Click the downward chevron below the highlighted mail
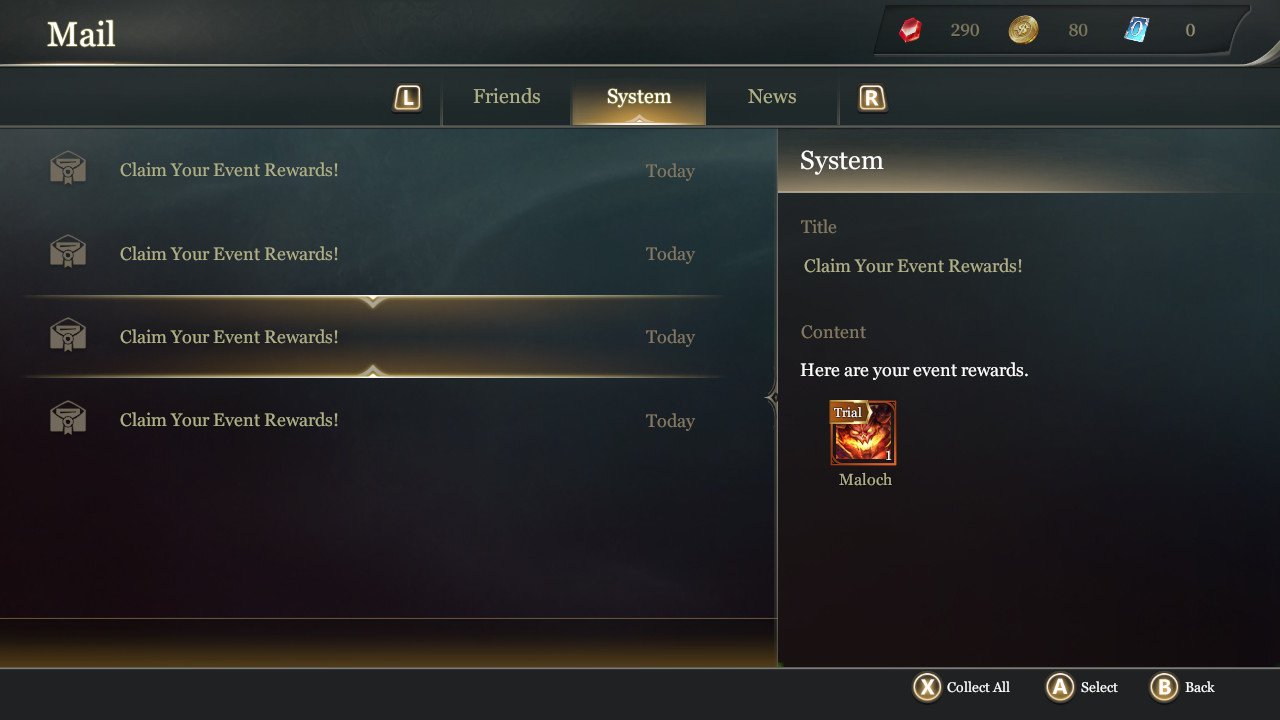1280x720 pixels. 374,373
